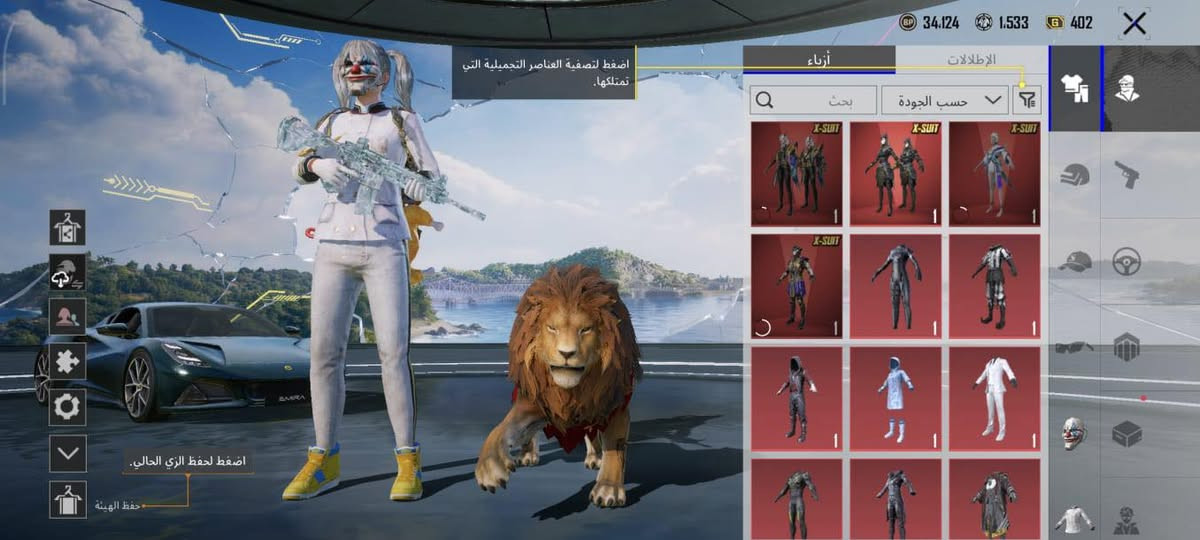The width and height of the screenshot is (1200, 540).
Task: Open the حسب الجودة sort dropdown
Action: (x=945, y=99)
